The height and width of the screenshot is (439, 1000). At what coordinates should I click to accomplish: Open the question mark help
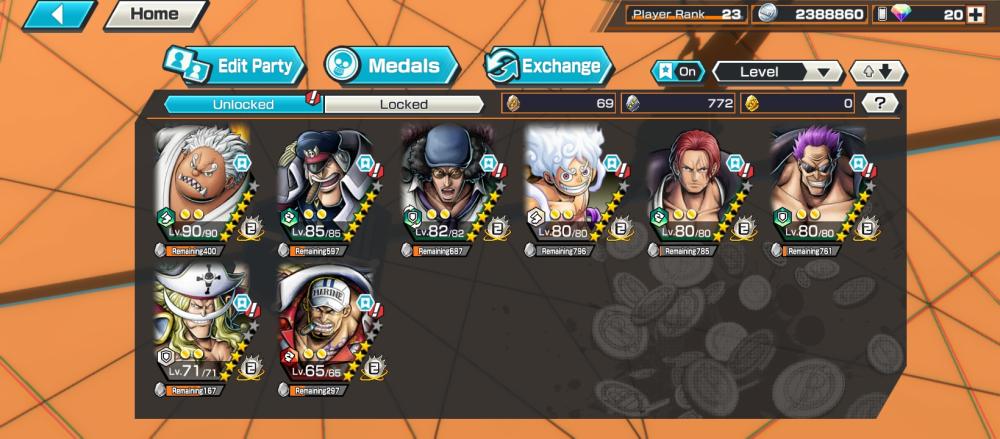(x=879, y=103)
